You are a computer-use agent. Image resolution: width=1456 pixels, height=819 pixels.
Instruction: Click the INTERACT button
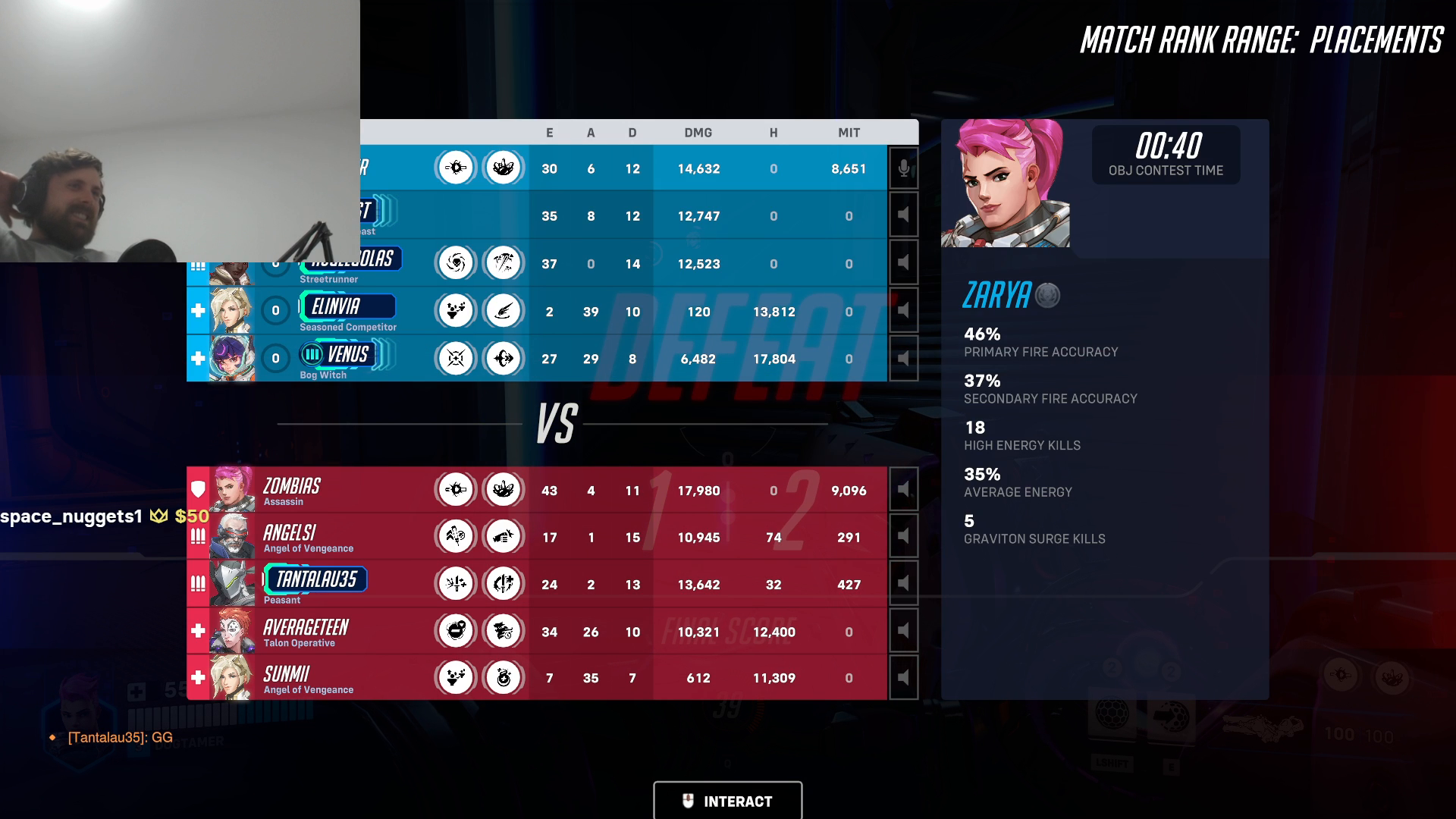(x=728, y=801)
